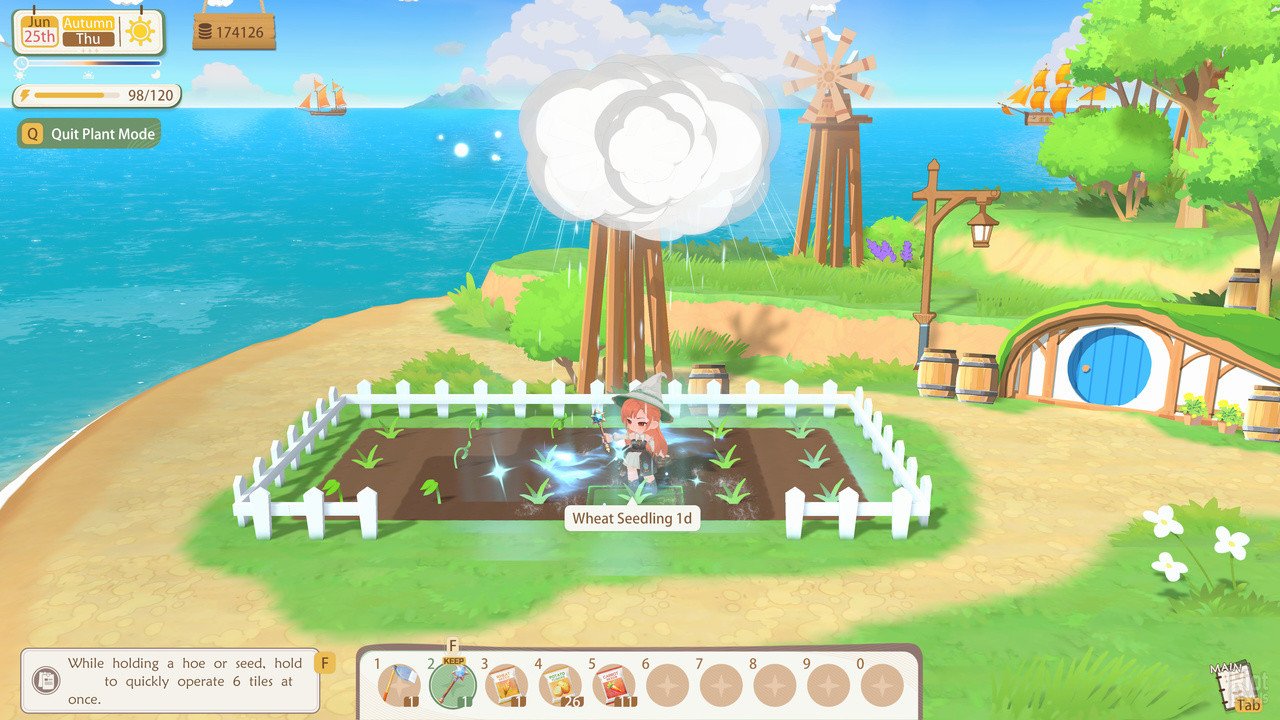Choose the wheat seeds packet
Screen dimensions: 1280x720
point(505,685)
